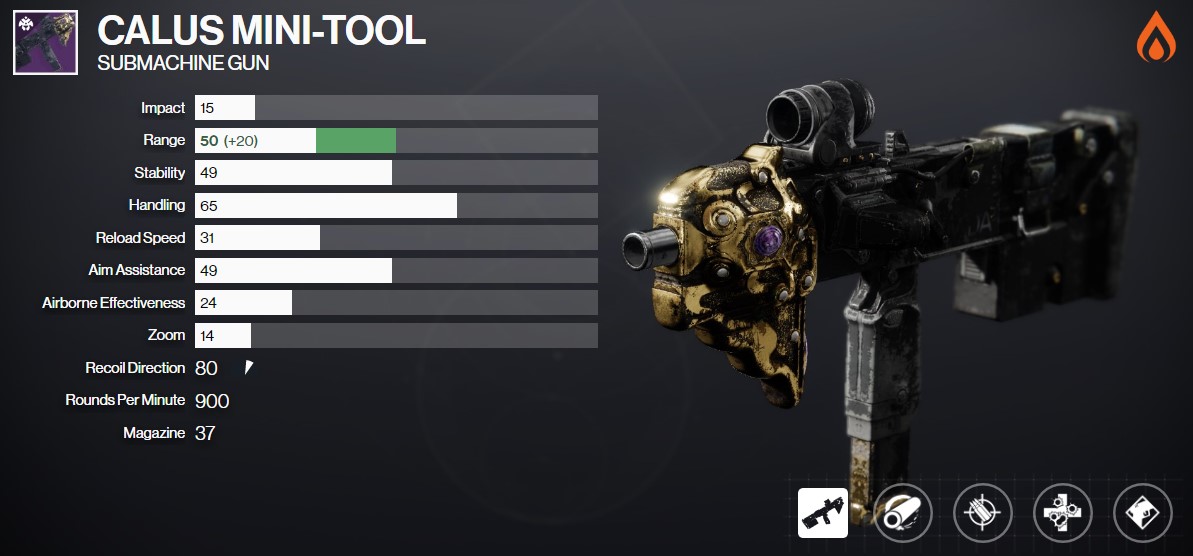Open the diamond-shaped trait perk icon
The height and width of the screenshot is (556, 1193).
1142,513
